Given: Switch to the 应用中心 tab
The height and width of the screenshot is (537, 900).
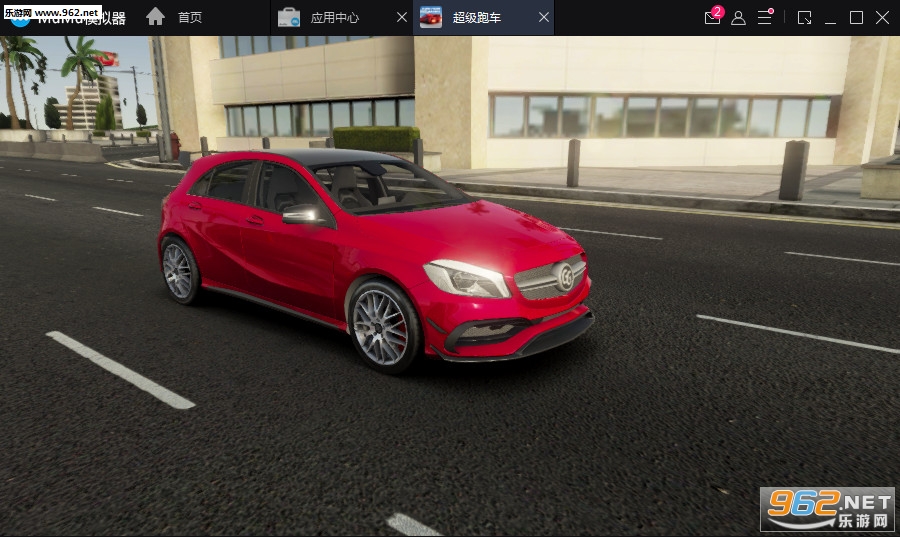Looking at the screenshot, I should 334,18.
